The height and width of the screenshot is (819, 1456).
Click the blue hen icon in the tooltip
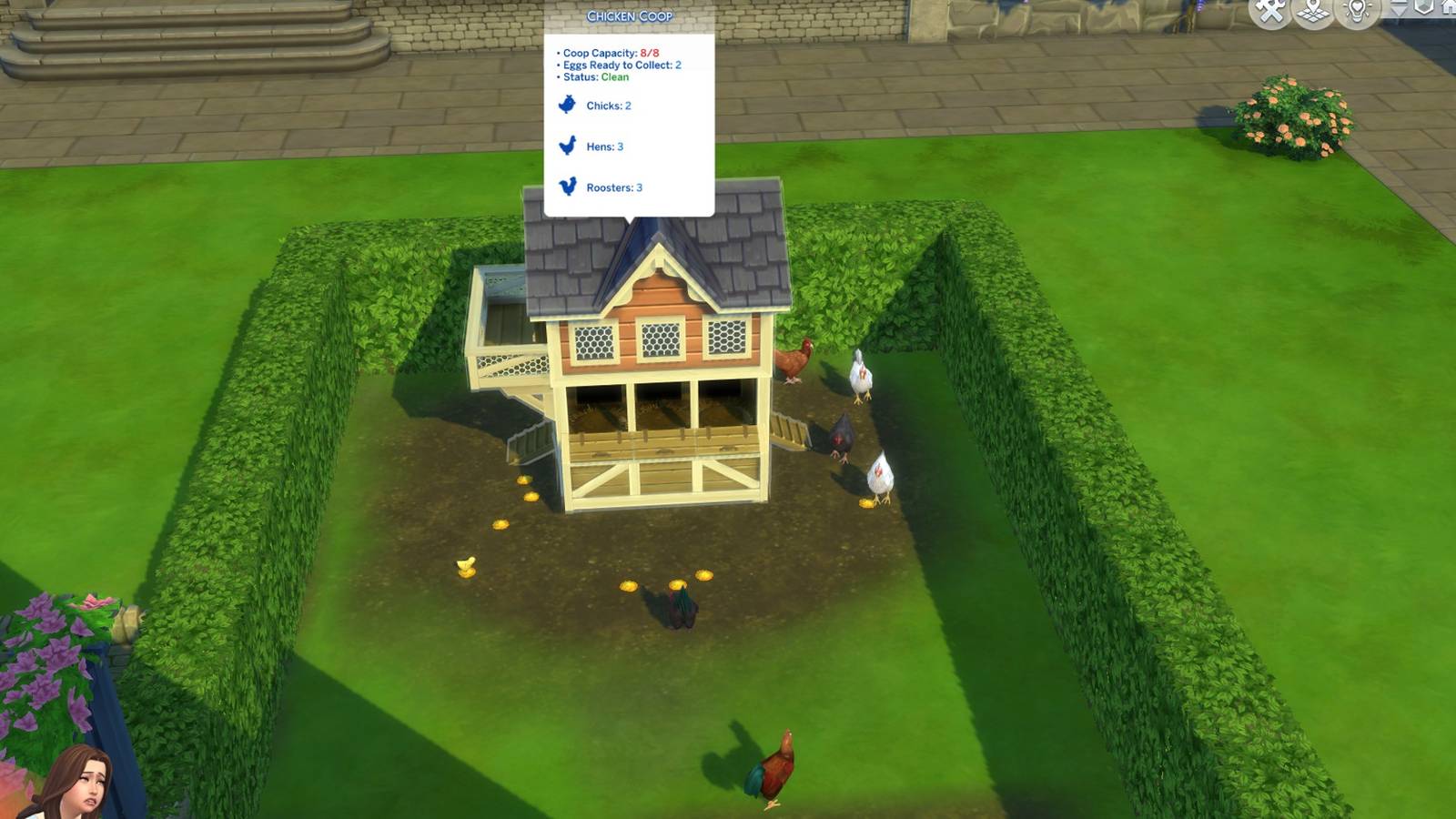point(567,146)
